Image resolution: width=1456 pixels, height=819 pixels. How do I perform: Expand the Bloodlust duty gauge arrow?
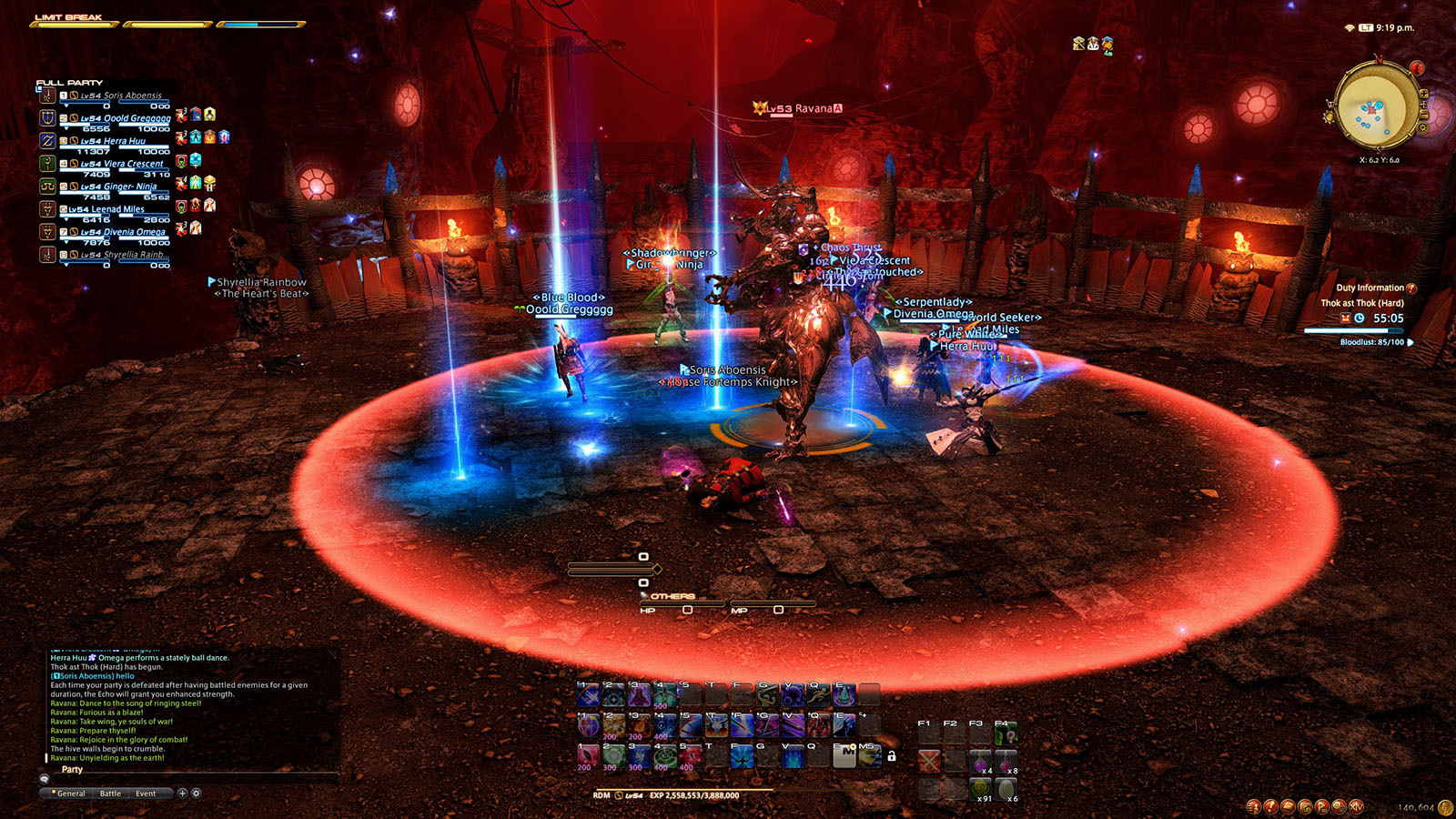click(x=1410, y=342)
